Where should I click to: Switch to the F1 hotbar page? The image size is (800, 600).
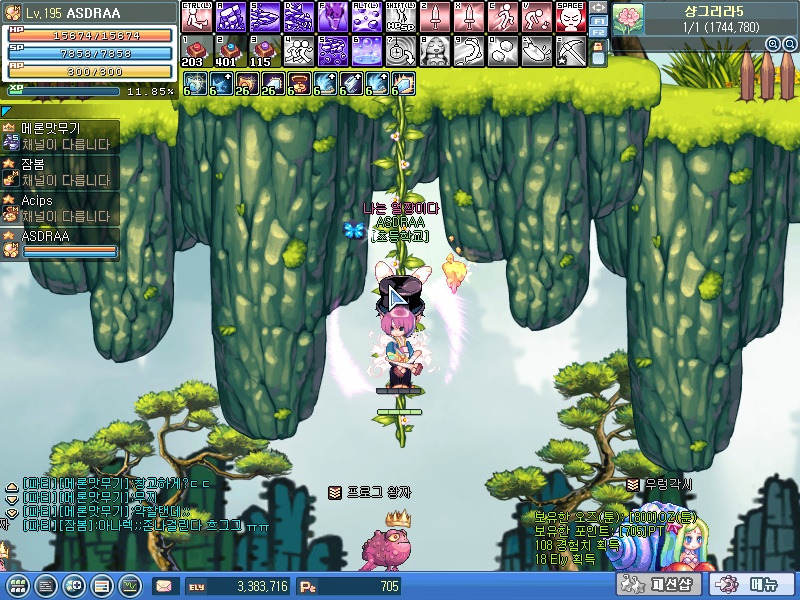click(x=598, y=19)
